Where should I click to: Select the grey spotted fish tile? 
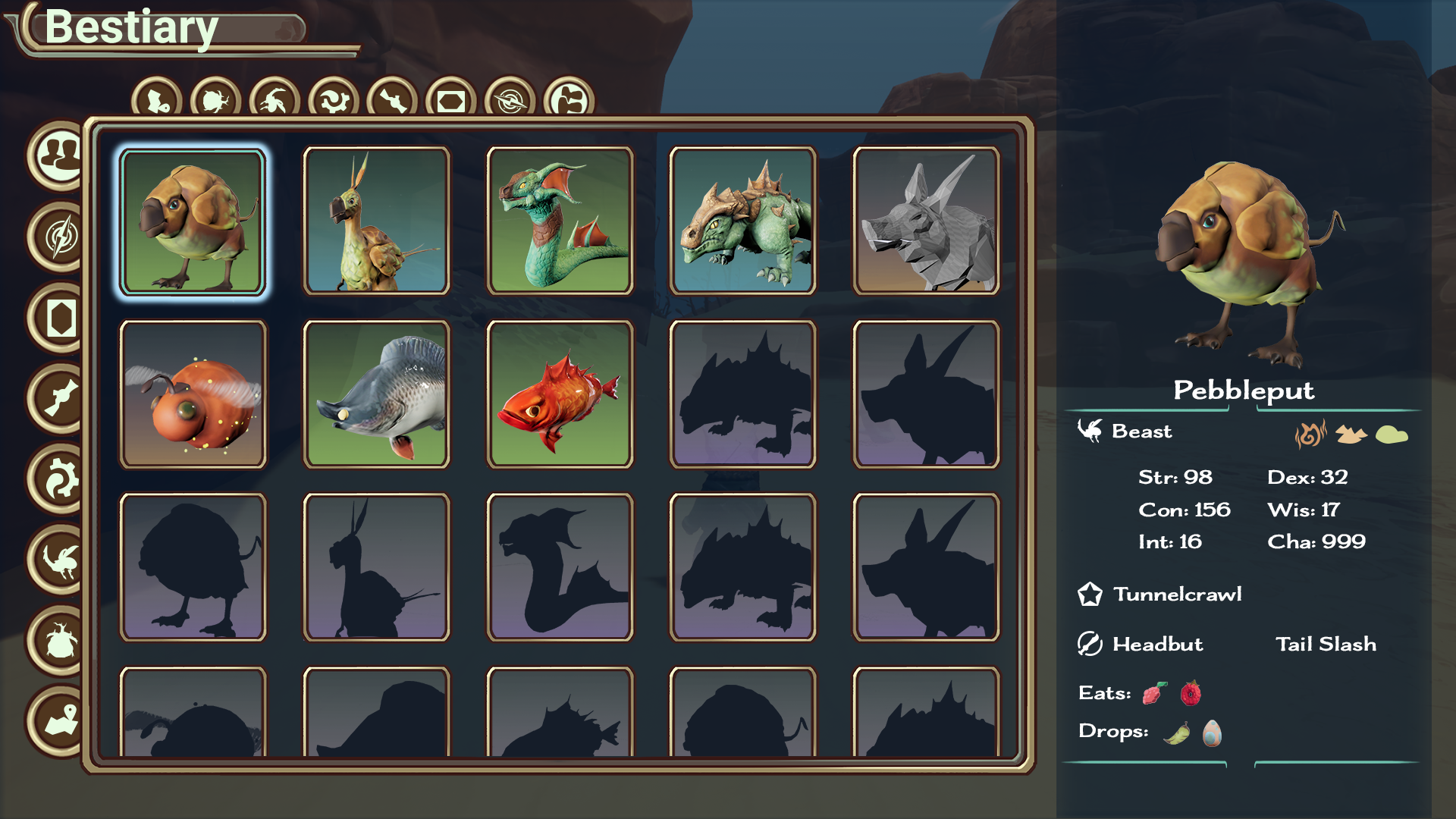click(x=376, y=394)
